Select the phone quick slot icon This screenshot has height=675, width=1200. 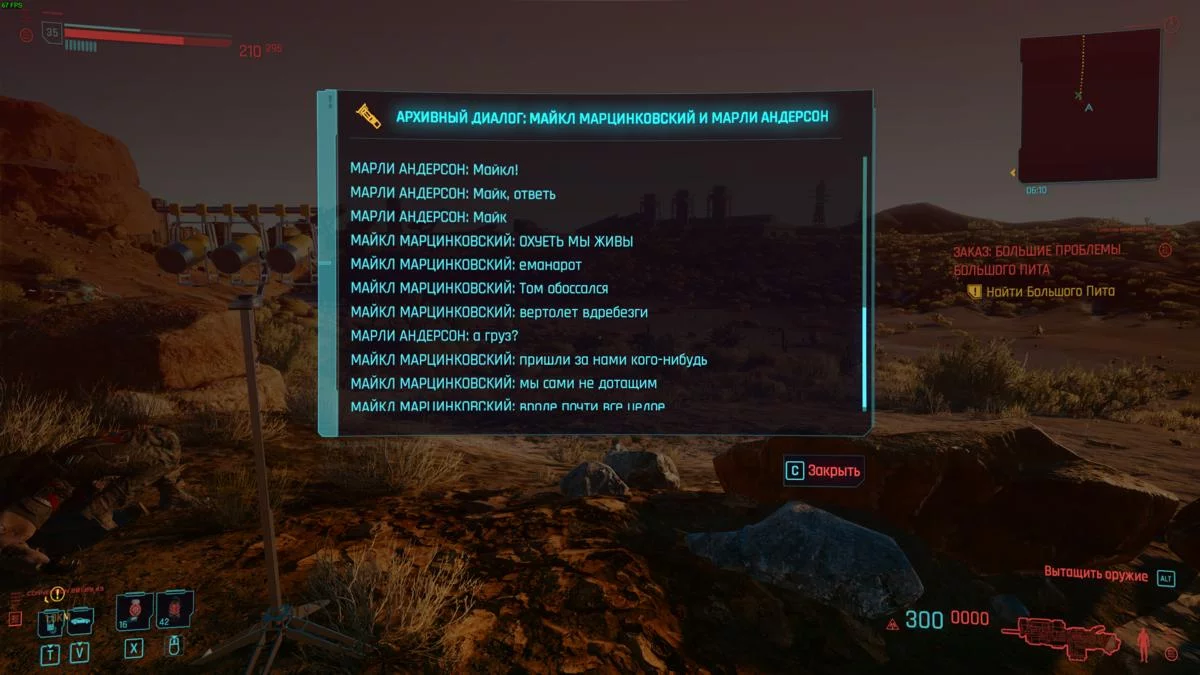pos(50,623)
